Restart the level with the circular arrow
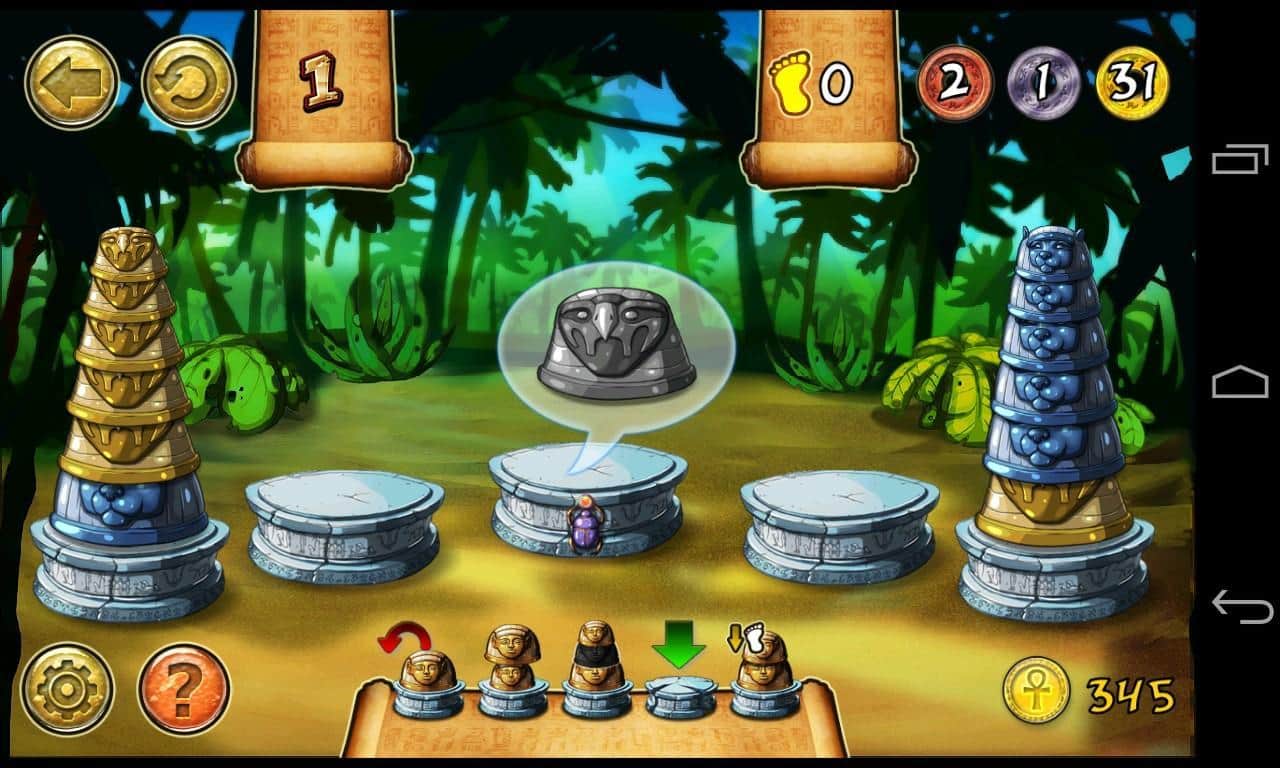Screen dimensions: 1280x768 pos(188,83)
